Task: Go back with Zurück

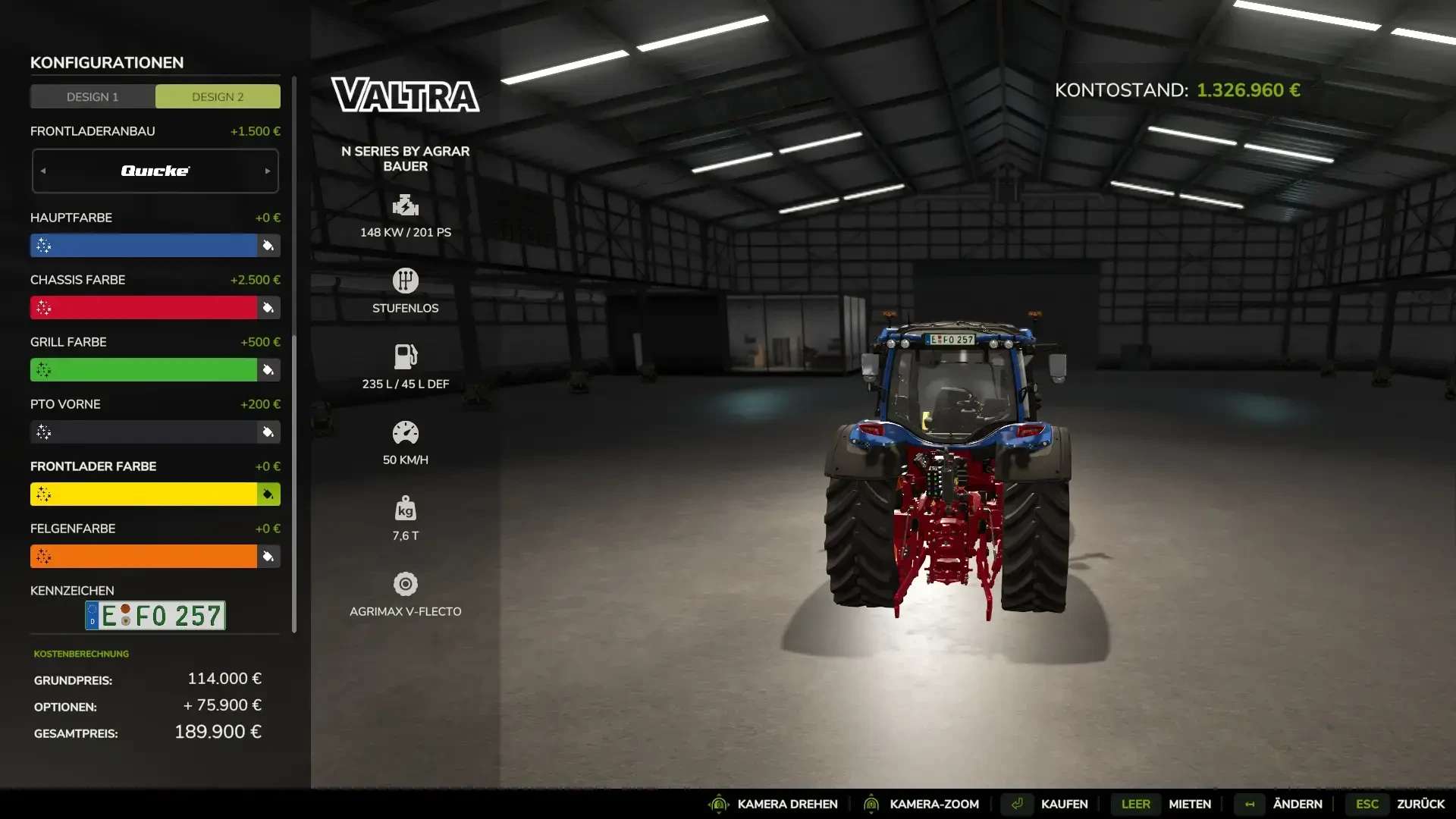Action: [x=1420, y=804]
